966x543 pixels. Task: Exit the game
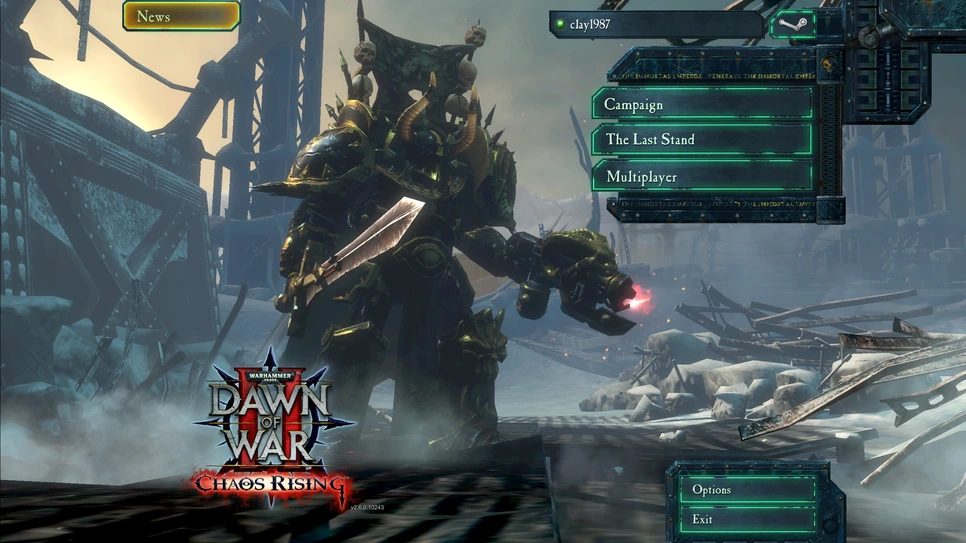pyautogui.click(x=747, y=519)
